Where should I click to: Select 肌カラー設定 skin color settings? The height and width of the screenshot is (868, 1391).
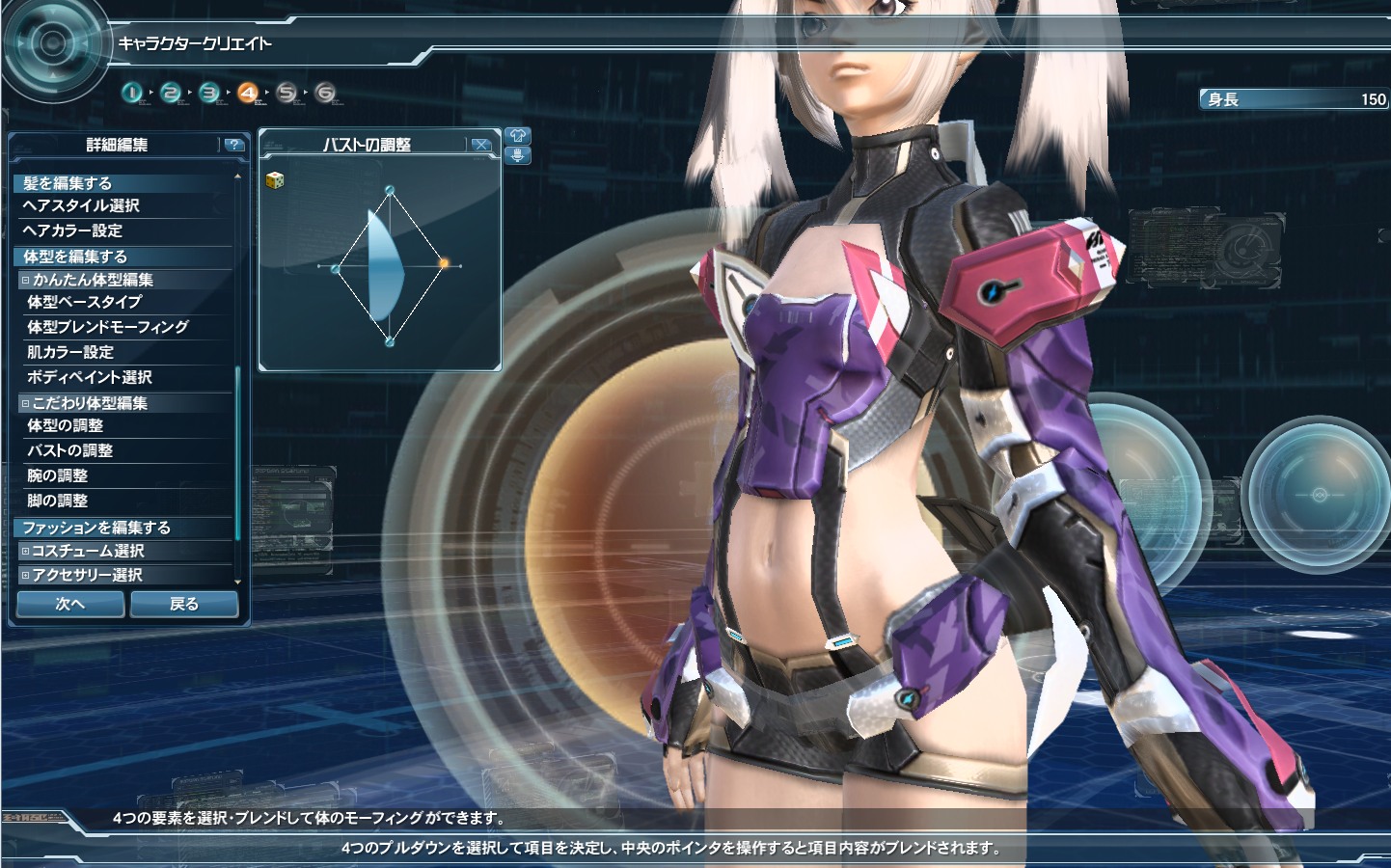tap(70, 352)
